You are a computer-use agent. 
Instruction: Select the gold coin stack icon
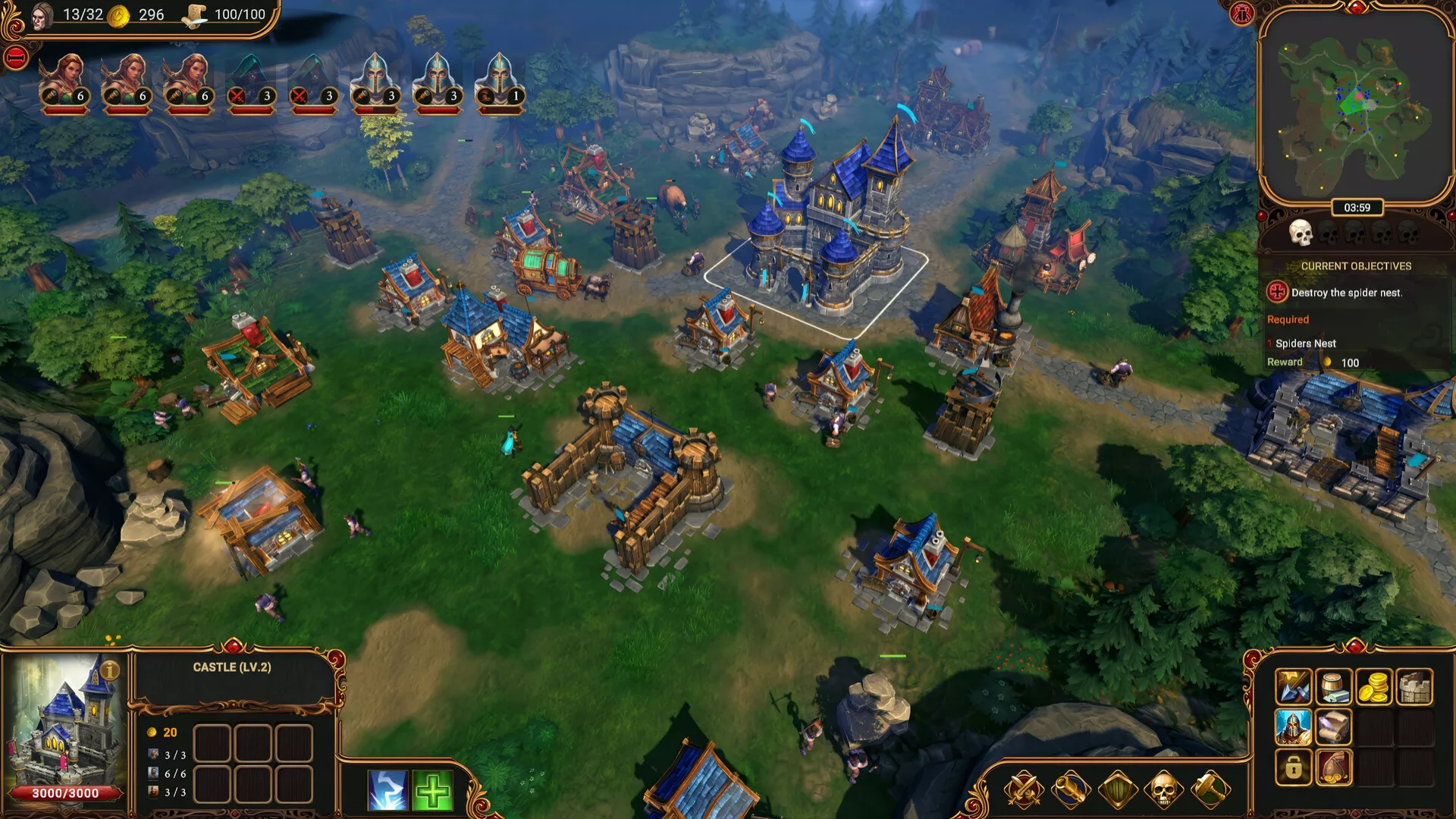click(1373, 687)
